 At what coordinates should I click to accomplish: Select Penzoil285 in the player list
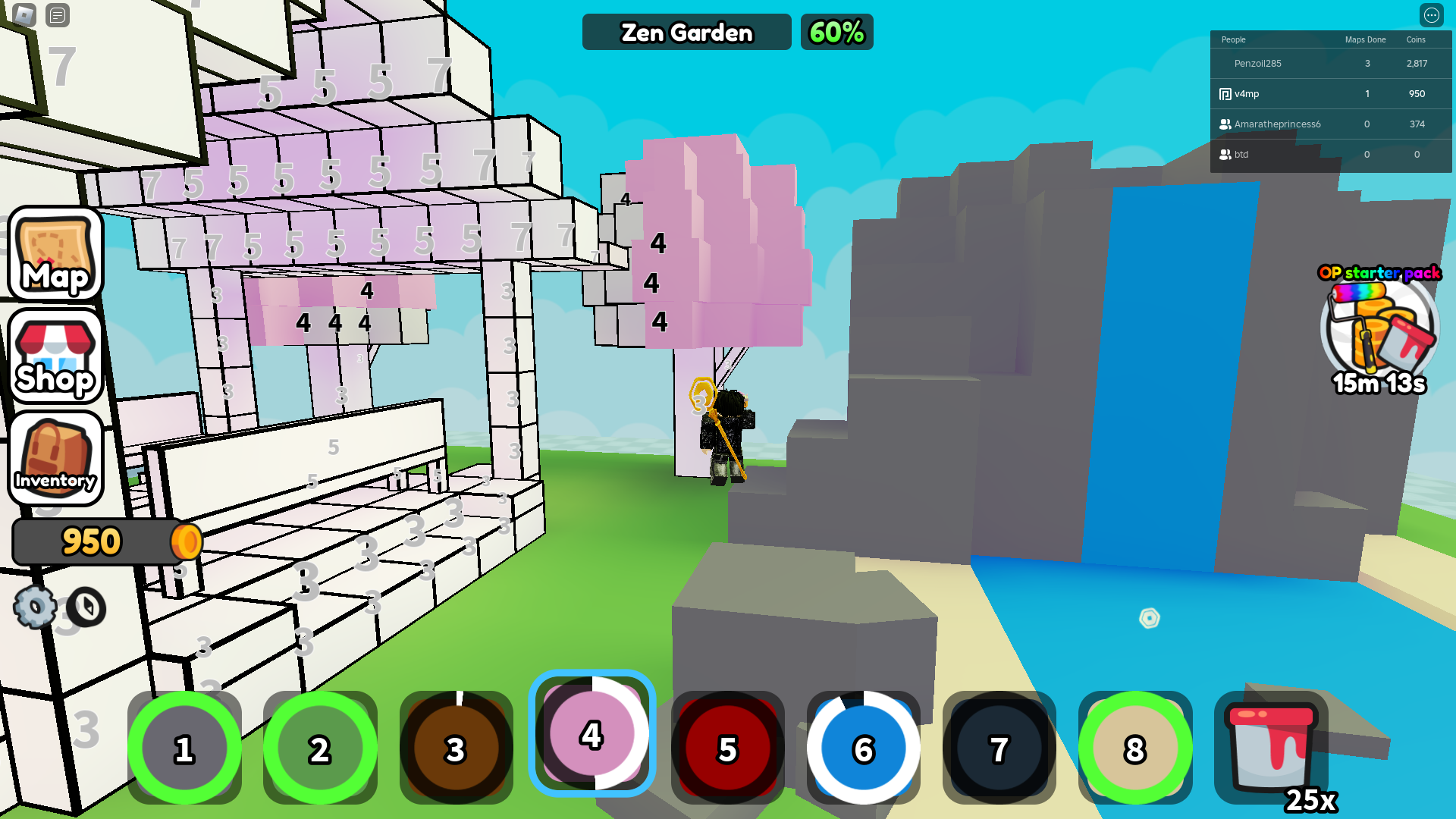(1257, 64)
